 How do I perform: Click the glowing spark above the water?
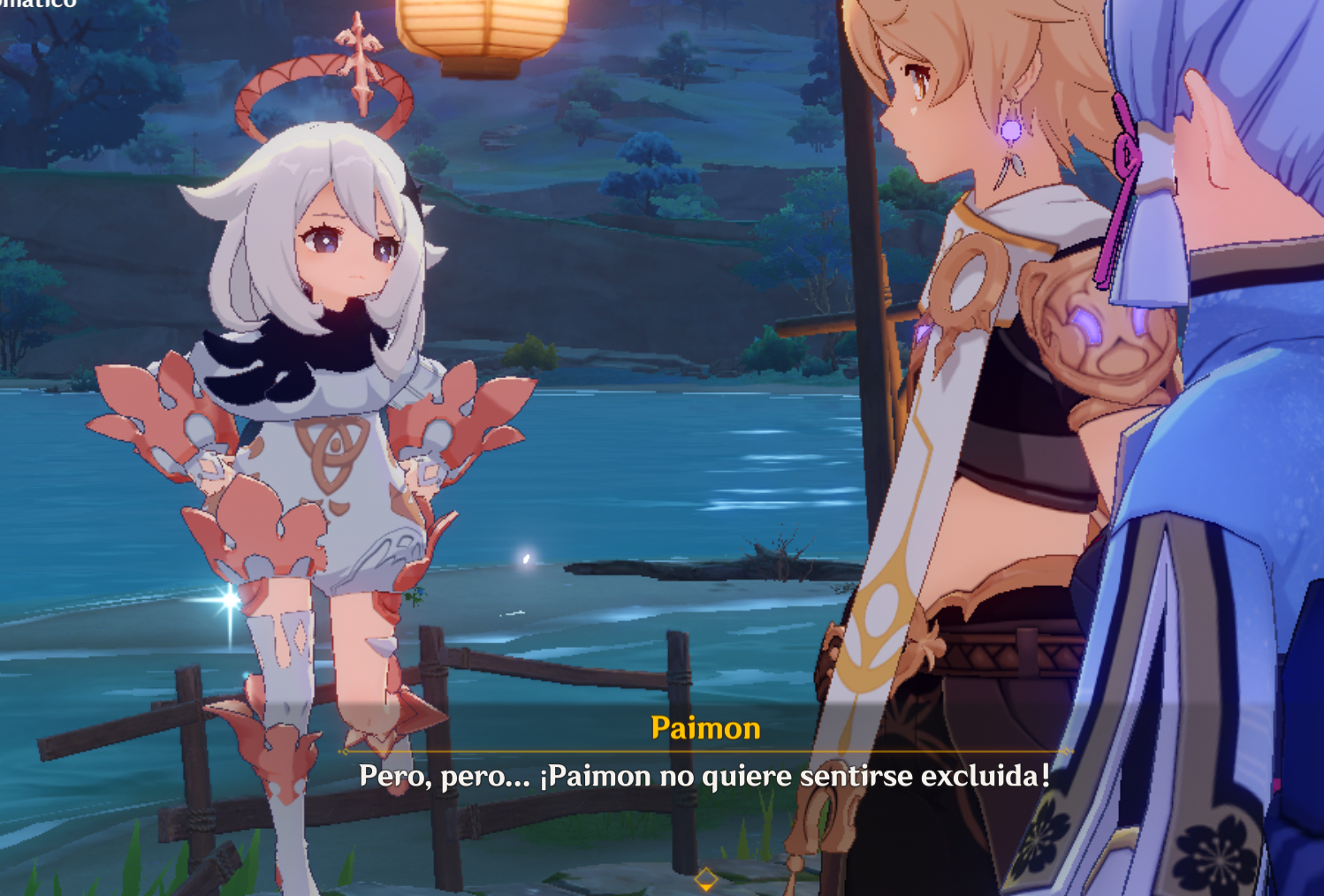pyautogui.click(x=524, y=557)
